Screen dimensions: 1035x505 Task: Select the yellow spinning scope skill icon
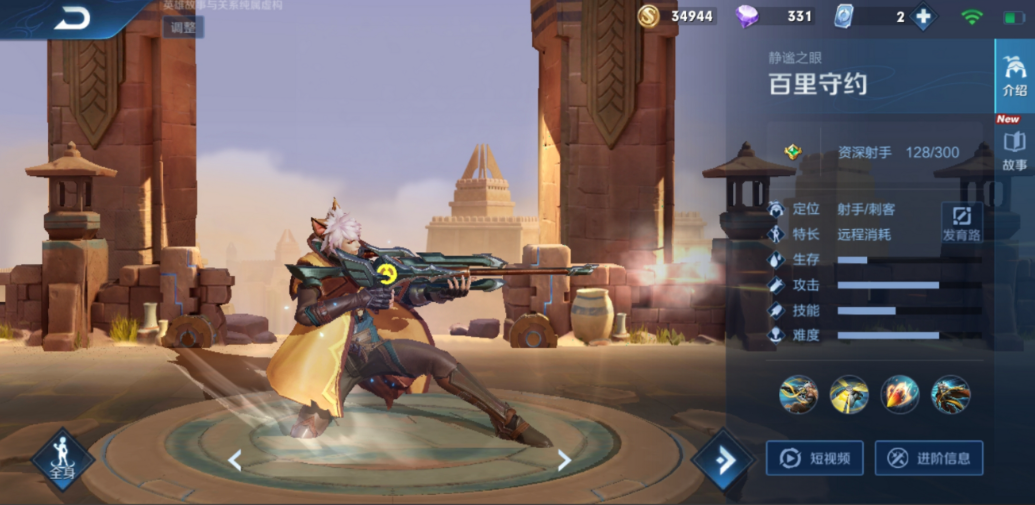[849, 395]
